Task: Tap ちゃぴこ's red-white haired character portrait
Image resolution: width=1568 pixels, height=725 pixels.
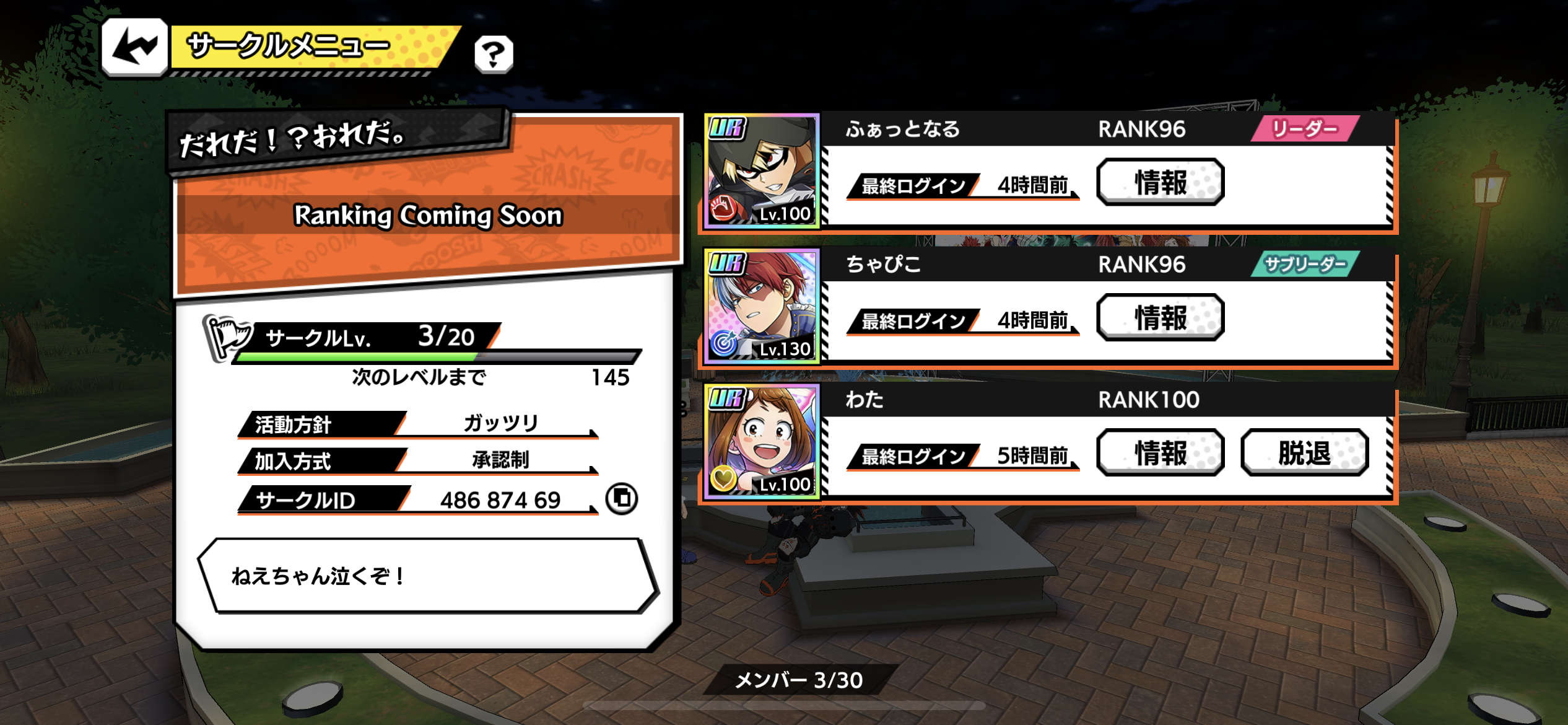Action: (762, 306)
